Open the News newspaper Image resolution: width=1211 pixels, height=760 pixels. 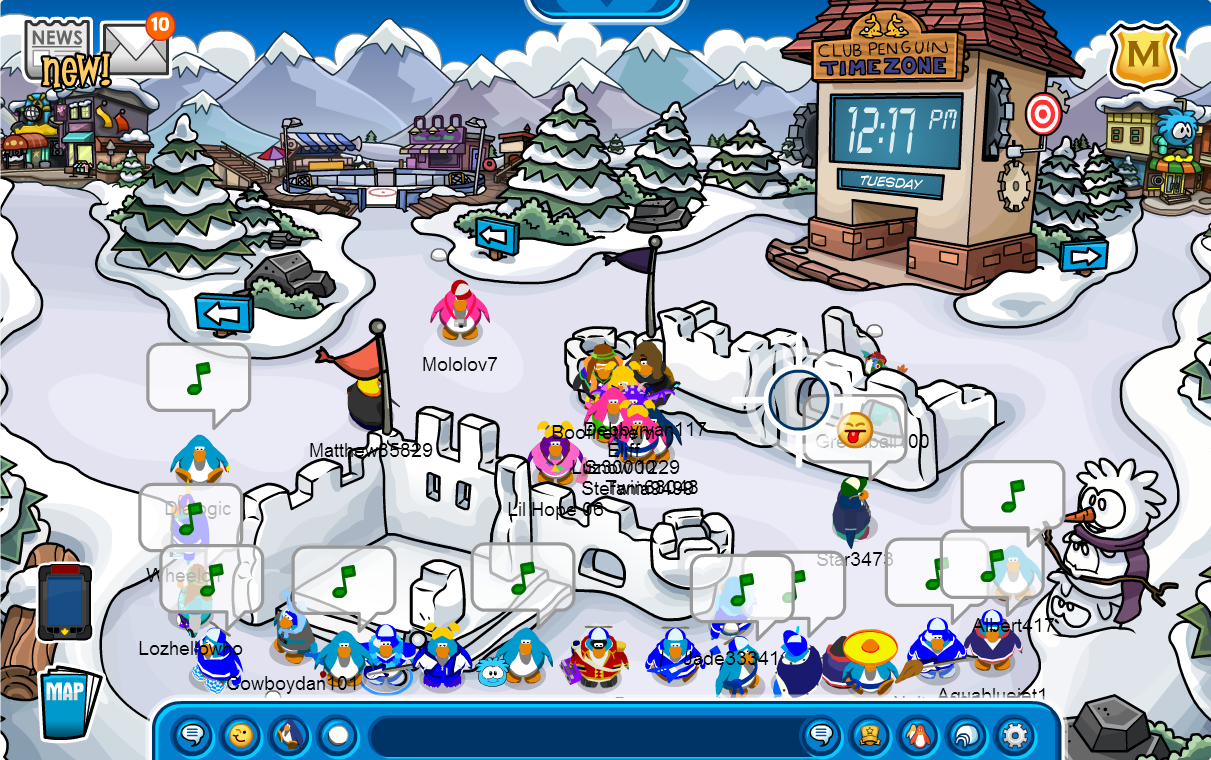click(x=57, y=43)
